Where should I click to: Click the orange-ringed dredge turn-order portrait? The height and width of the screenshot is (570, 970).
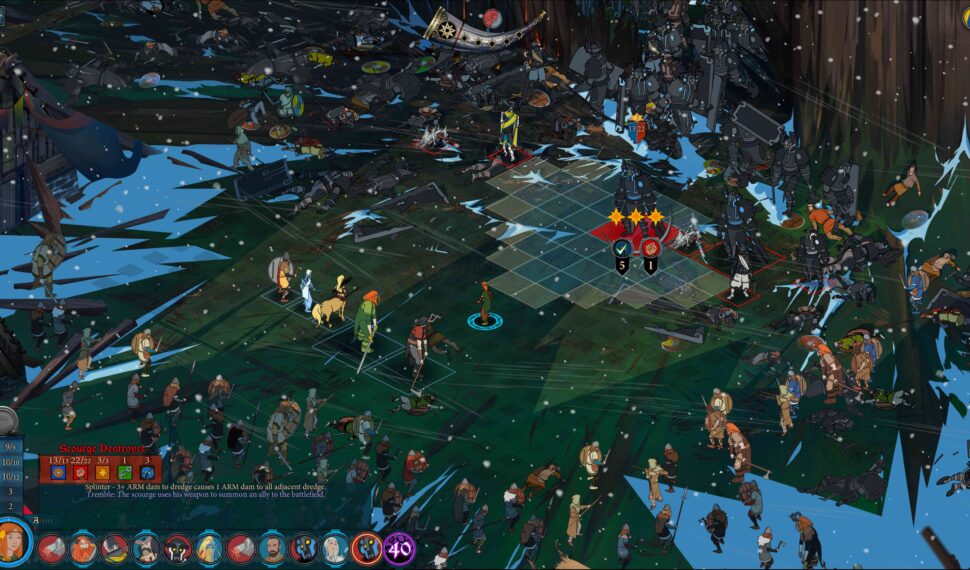tap(366, 548)
